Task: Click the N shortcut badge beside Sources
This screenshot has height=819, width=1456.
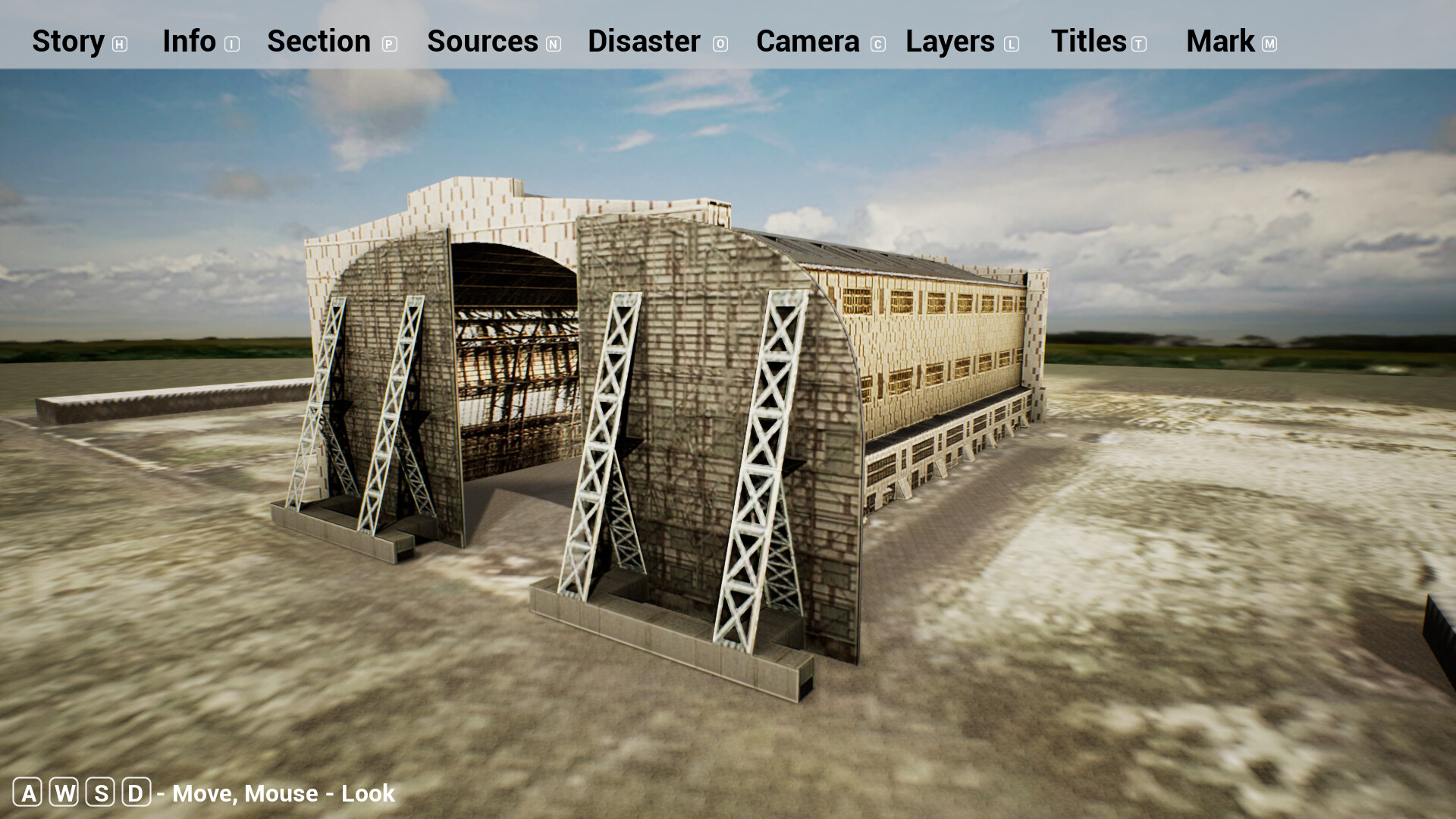Action: tap(553, 44)
